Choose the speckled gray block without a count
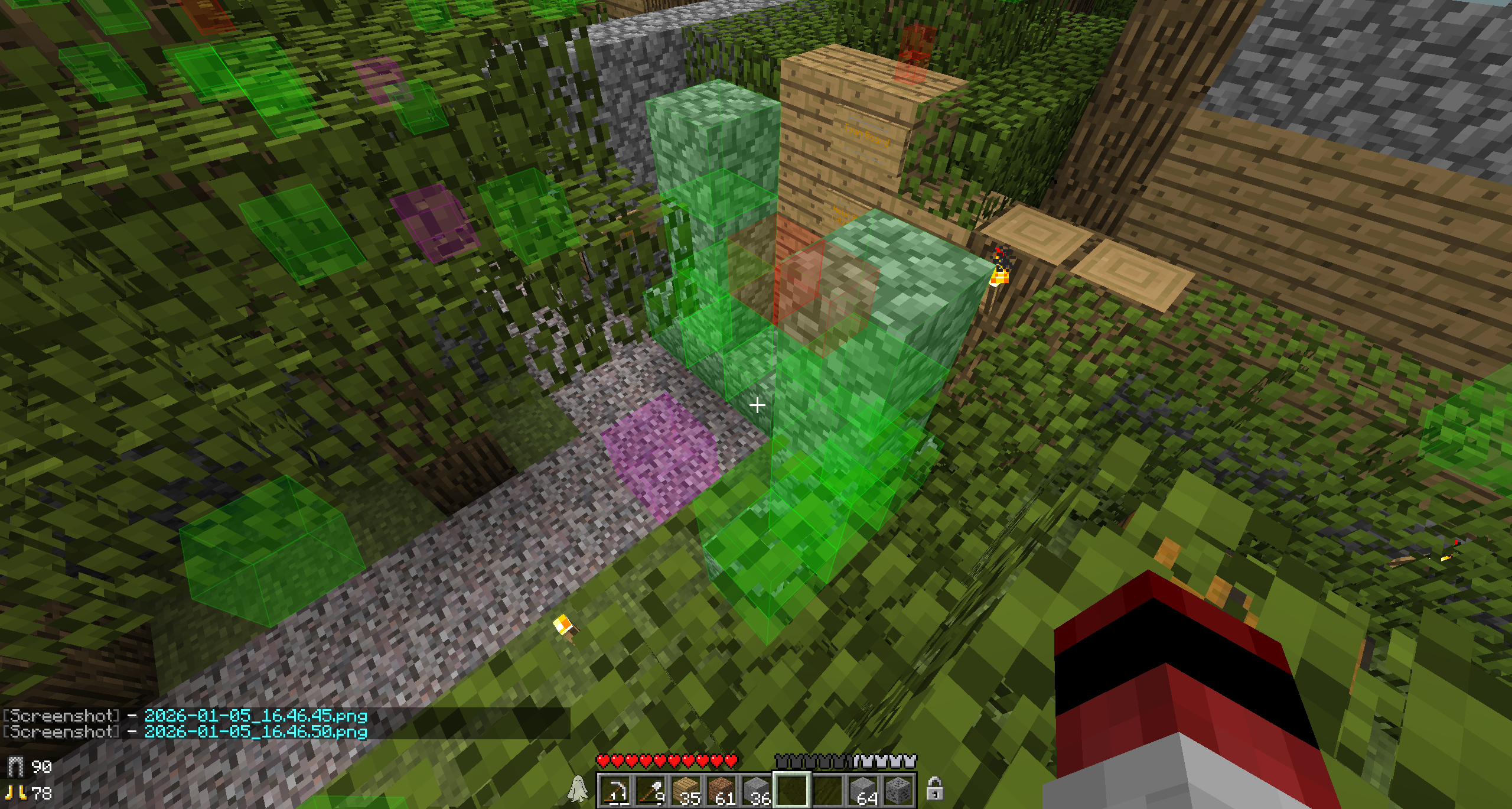The height and width of the screenshot is (809, 1512). click(898, 790)
